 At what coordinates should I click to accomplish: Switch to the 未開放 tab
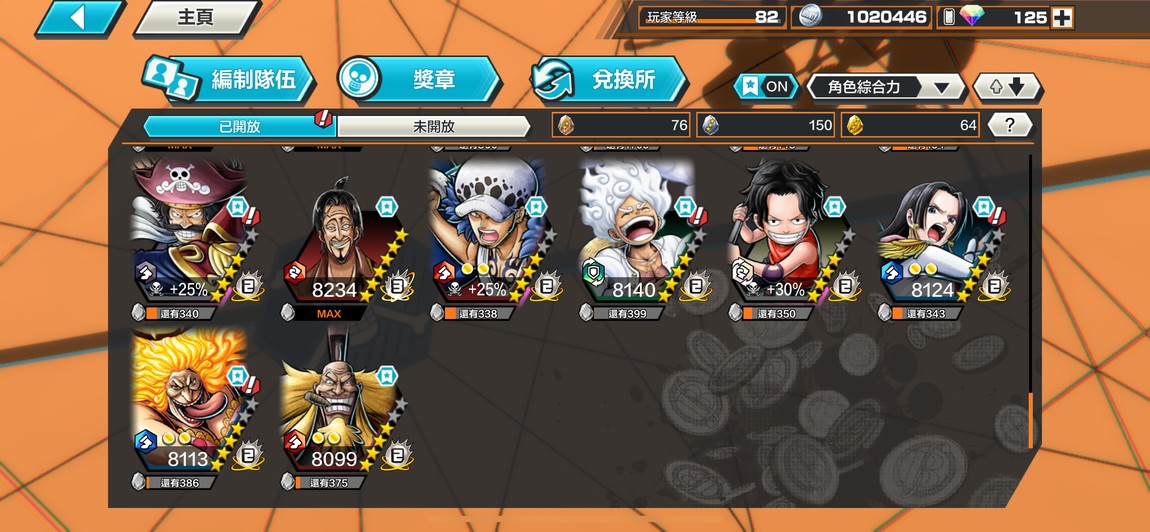[x=433, y=126]
